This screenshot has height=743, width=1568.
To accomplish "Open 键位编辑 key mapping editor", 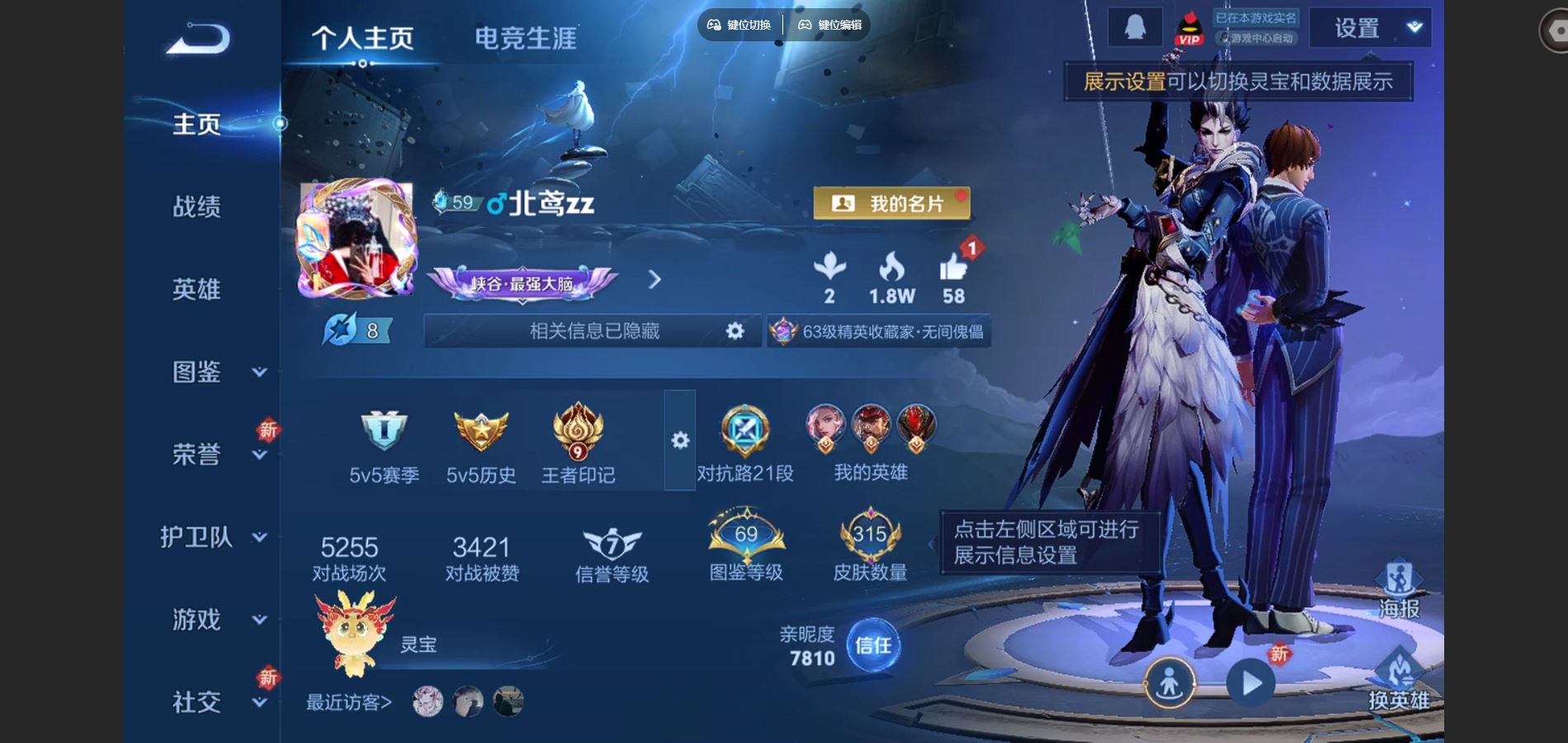I will click(x=830, y=25).
